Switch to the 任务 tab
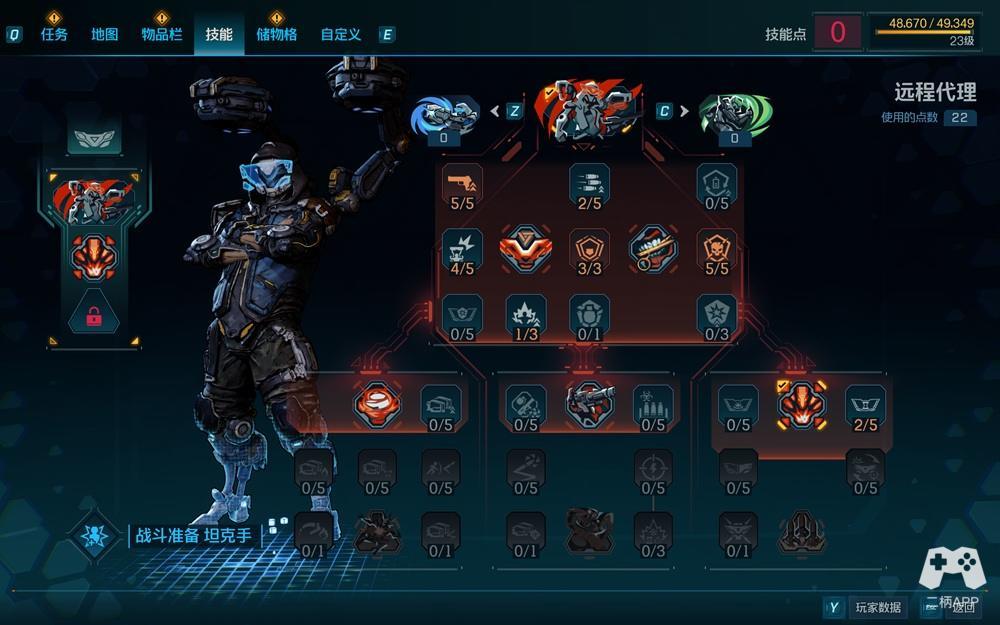The image size is (1000, 625). click(54, 34)
